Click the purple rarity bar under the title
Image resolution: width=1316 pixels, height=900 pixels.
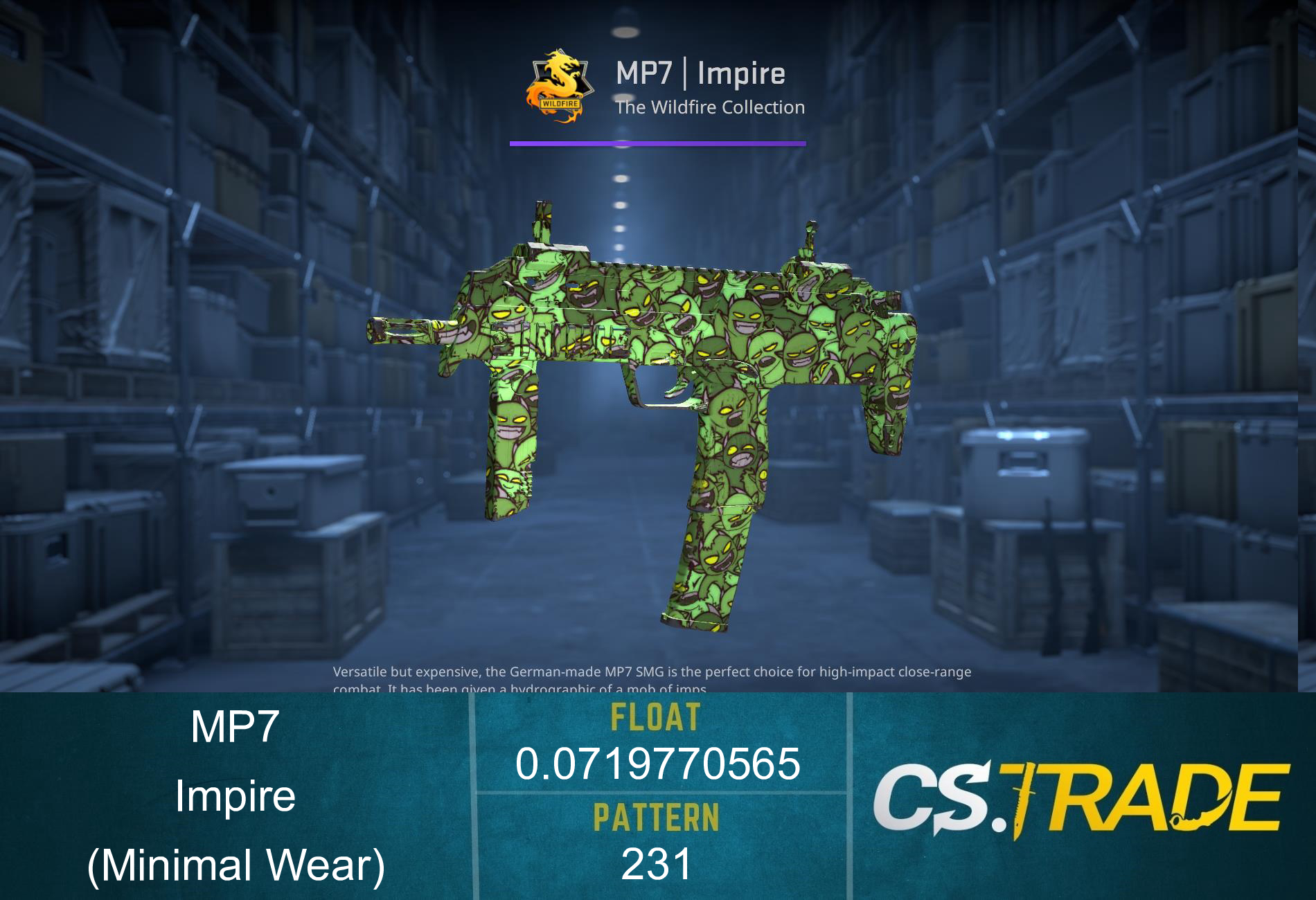click(657, 144)
